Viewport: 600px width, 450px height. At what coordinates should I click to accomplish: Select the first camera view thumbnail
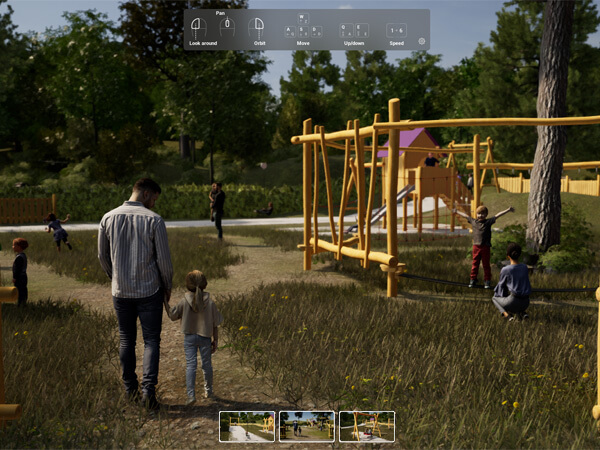[x=247, y=426]
